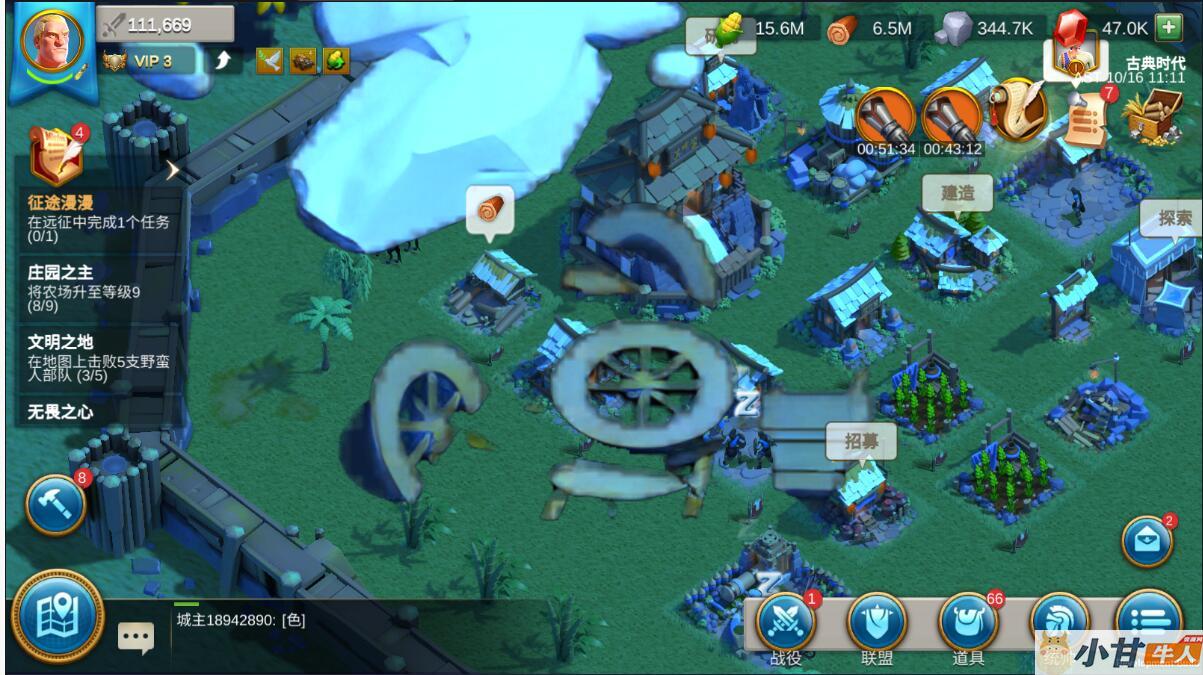Collect wood from the log bubble
Screen dimensions: 1203x675
click(x=490, y=211)
